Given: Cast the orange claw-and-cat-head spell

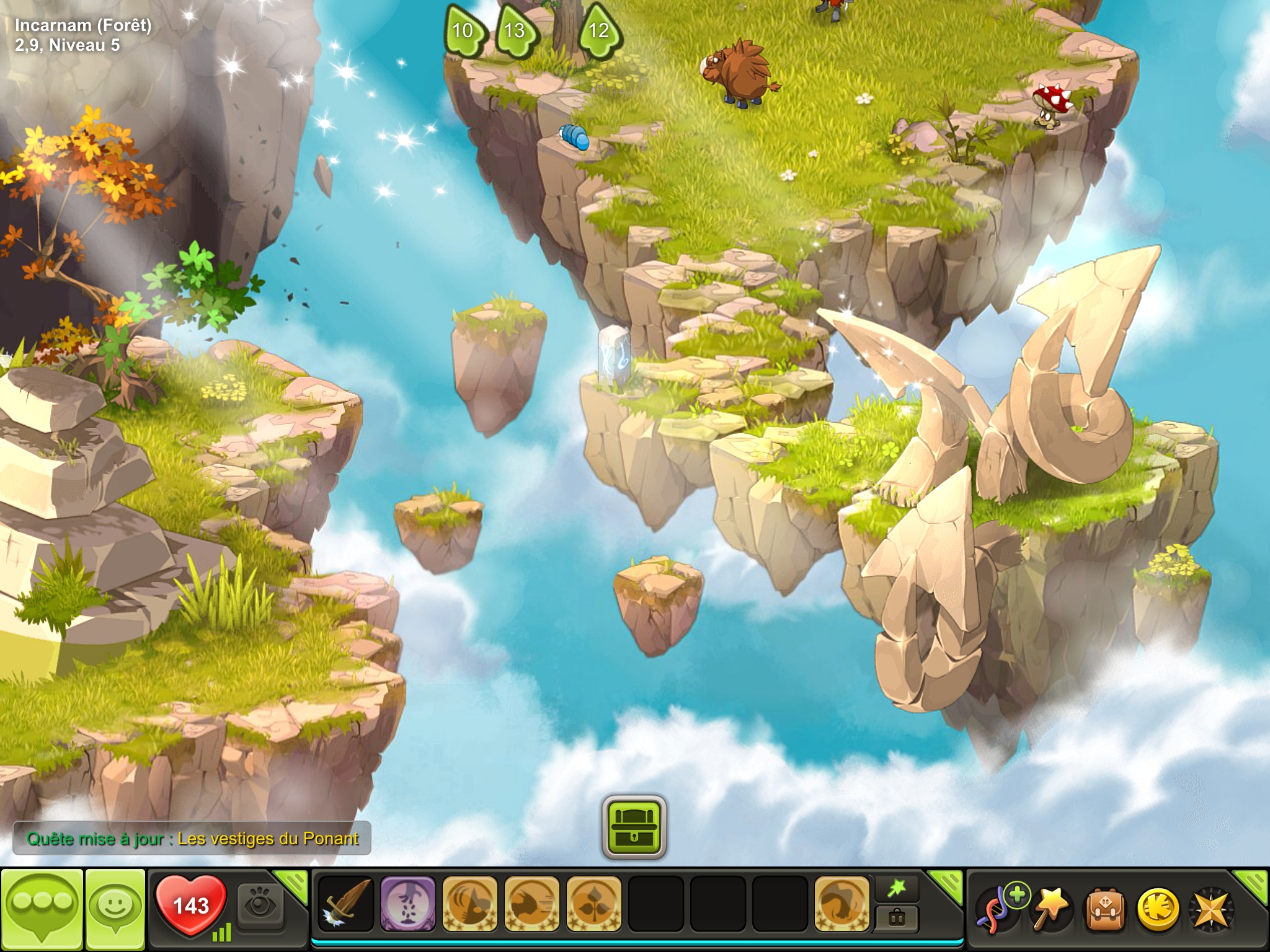Looking at the screenshot, I should click(469, 904).
